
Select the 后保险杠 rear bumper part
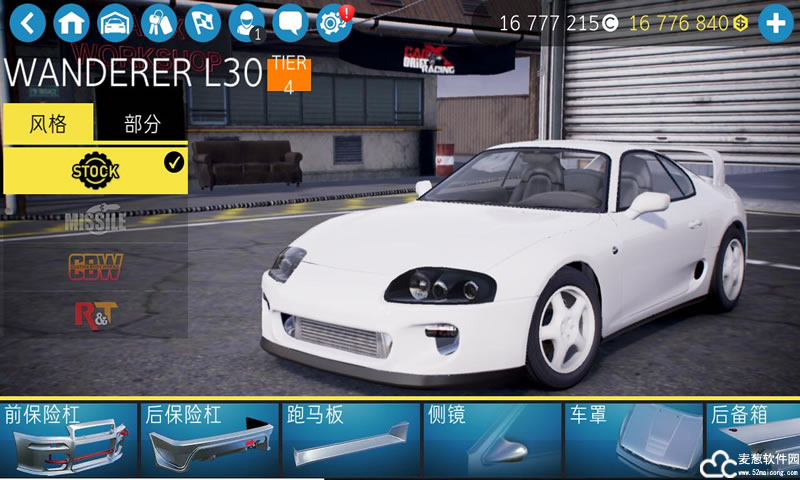tap(209, 440)
